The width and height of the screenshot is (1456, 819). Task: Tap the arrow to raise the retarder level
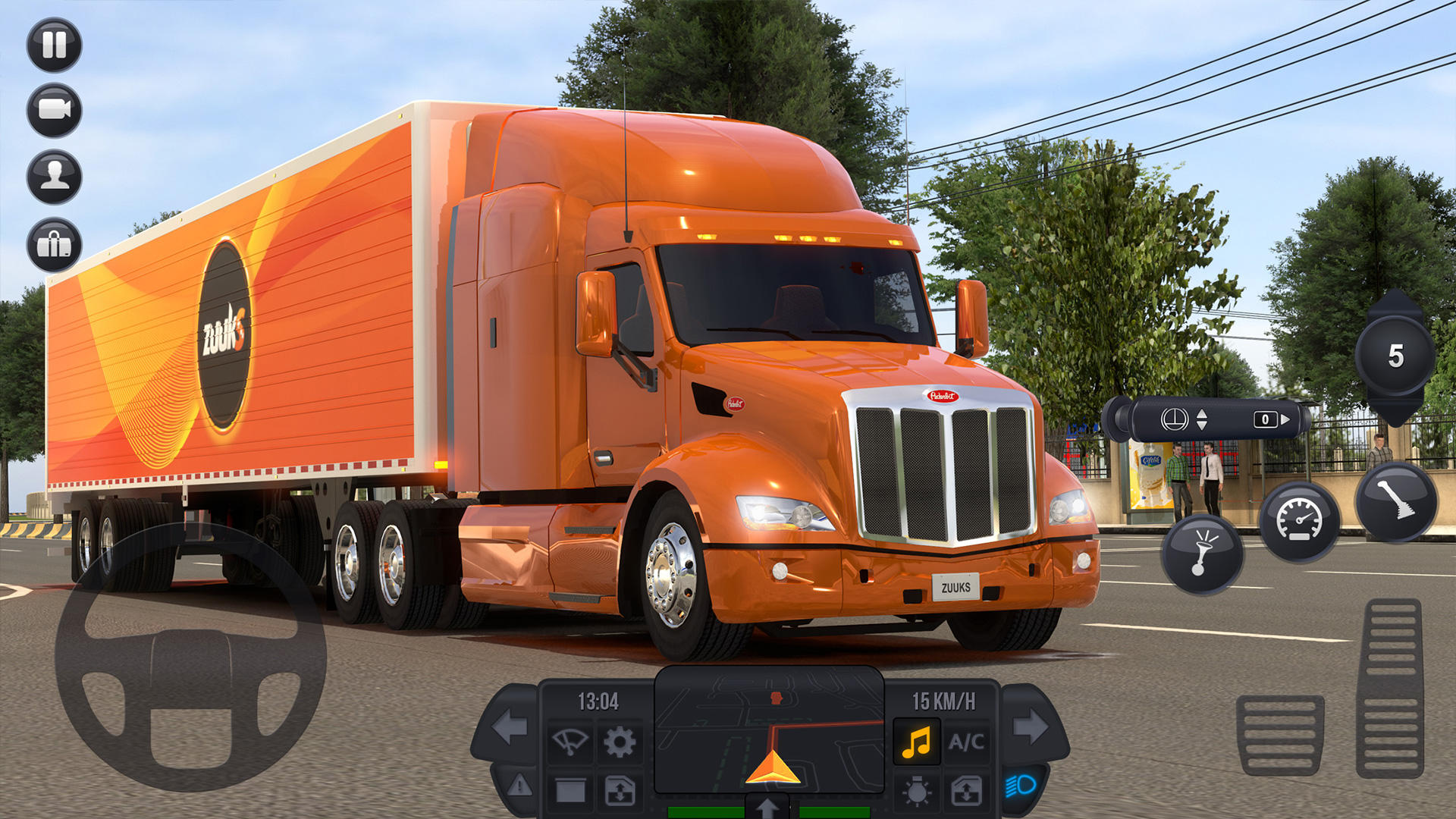1285,420
